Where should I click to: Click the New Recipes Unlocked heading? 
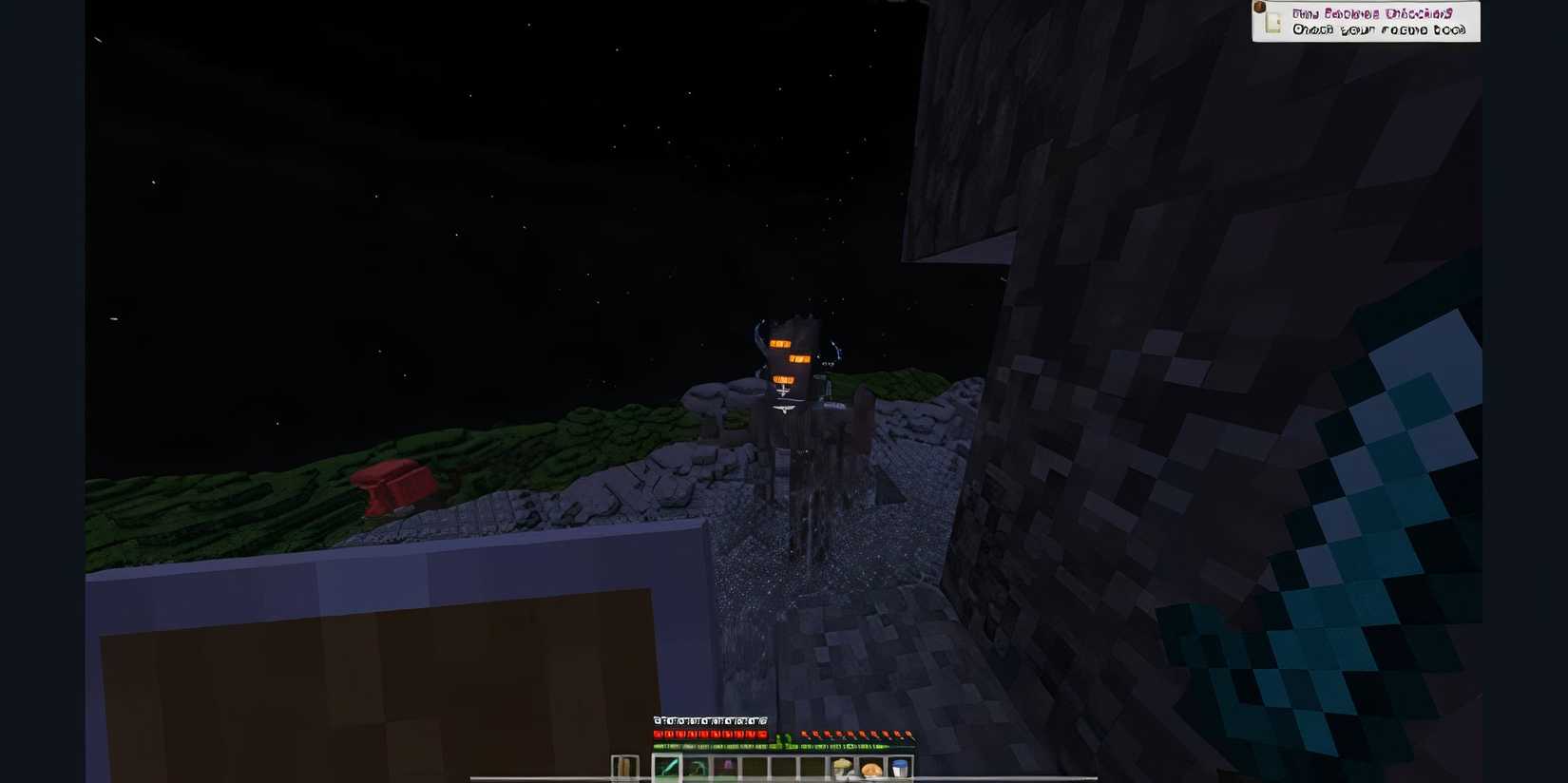pyautogui.click(x=1373, y=14)
